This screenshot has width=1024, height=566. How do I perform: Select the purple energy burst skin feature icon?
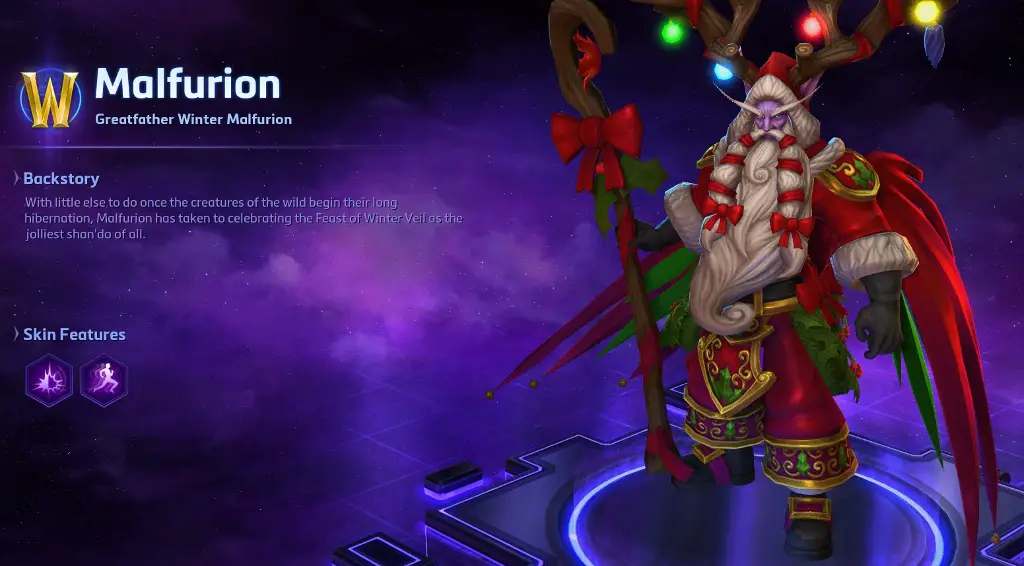coord(49,381)
